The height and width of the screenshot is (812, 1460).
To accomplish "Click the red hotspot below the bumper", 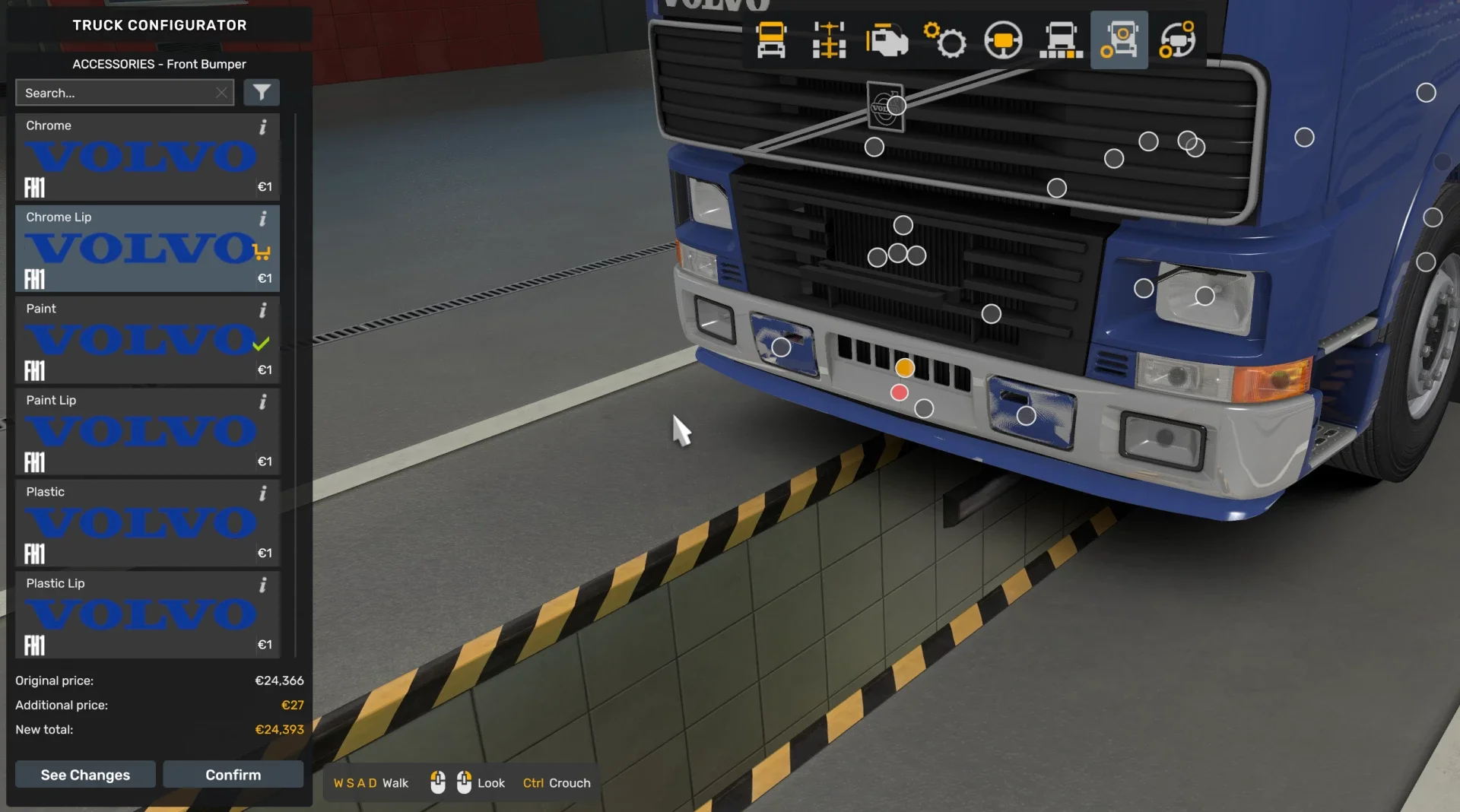I will 899,393.
